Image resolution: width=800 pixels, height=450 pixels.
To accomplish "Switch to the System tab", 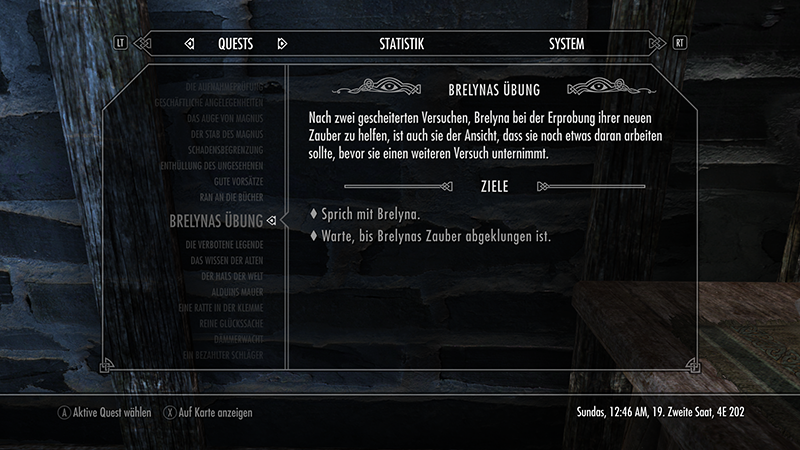I will (x=566, y=44).
